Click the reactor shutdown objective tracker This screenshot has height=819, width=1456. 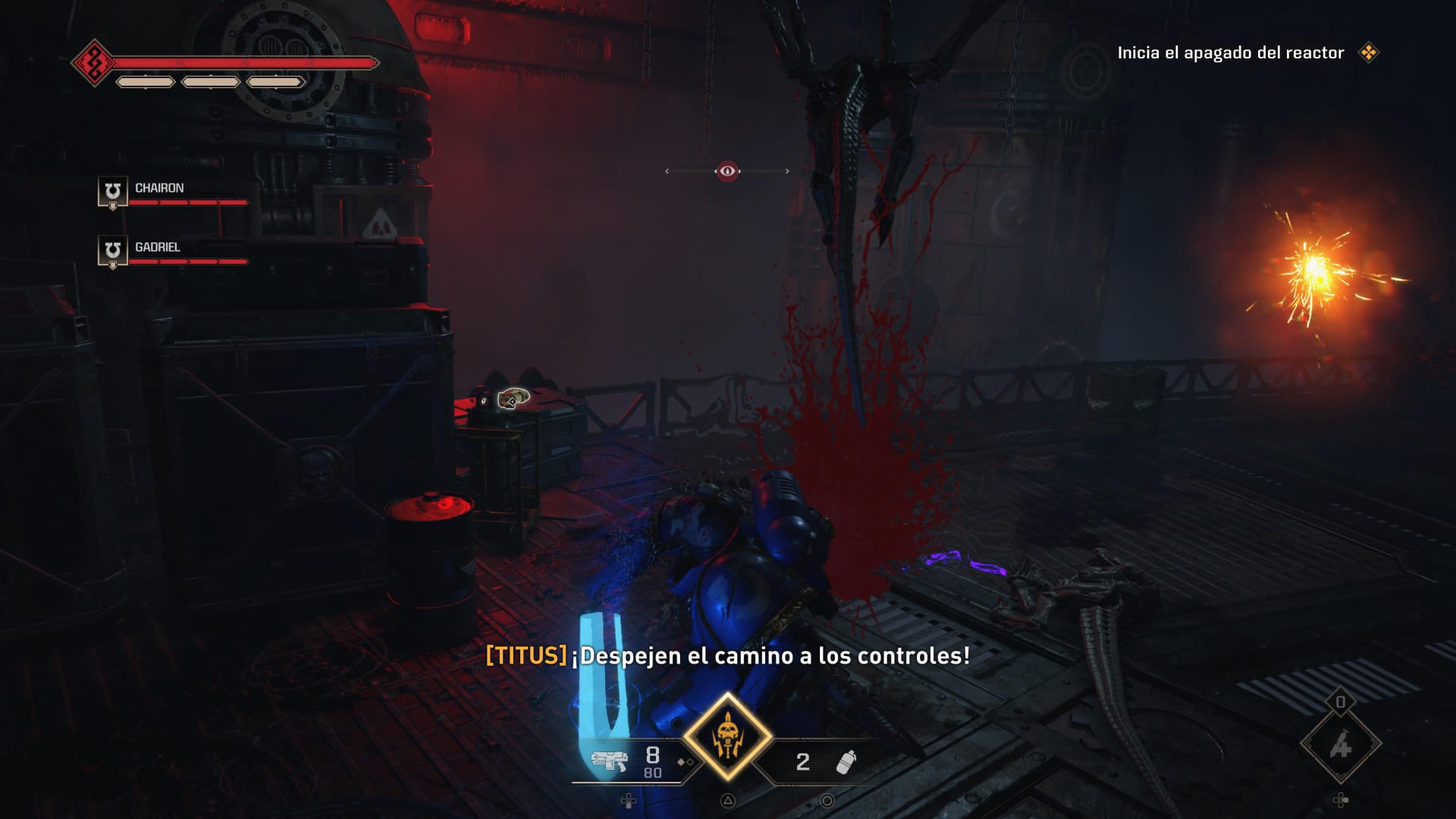point(1230,53)
